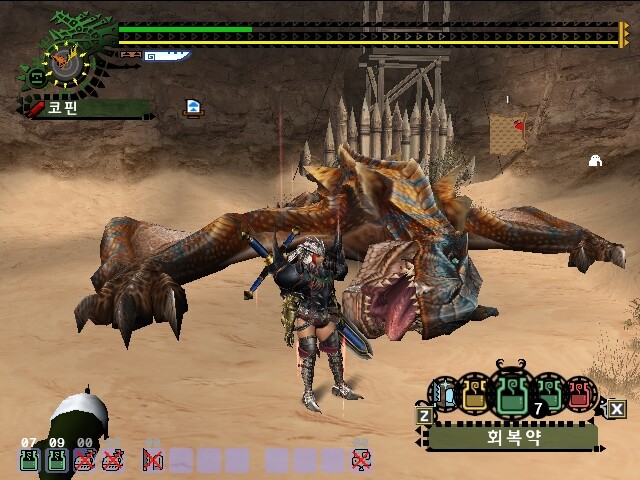Select the red potion in the item selector

tap(579, 394)
